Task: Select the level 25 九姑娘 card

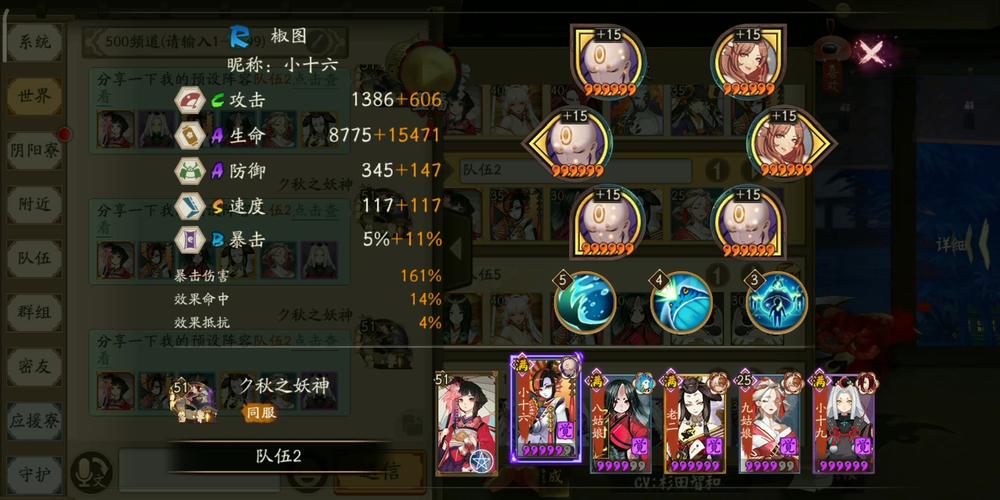Action: [x=769, y=422]
